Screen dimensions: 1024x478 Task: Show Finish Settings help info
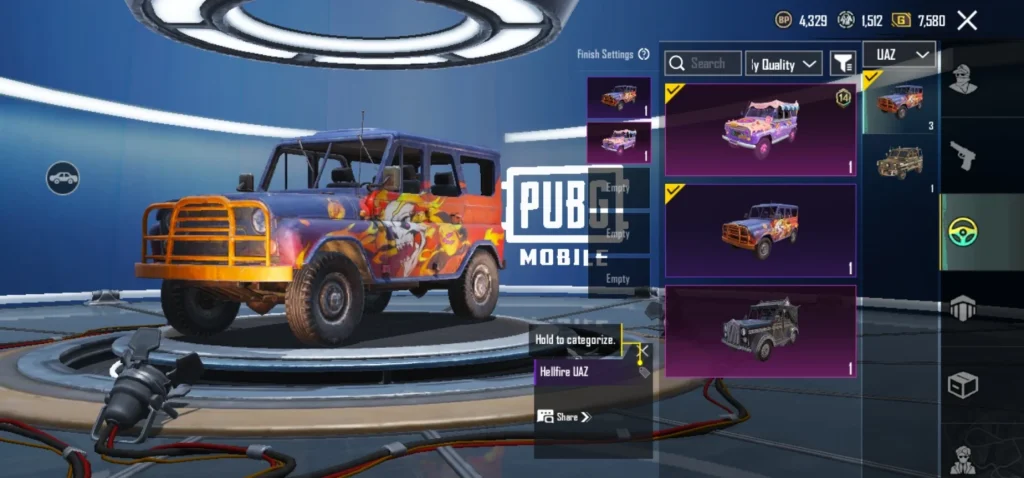644,54
